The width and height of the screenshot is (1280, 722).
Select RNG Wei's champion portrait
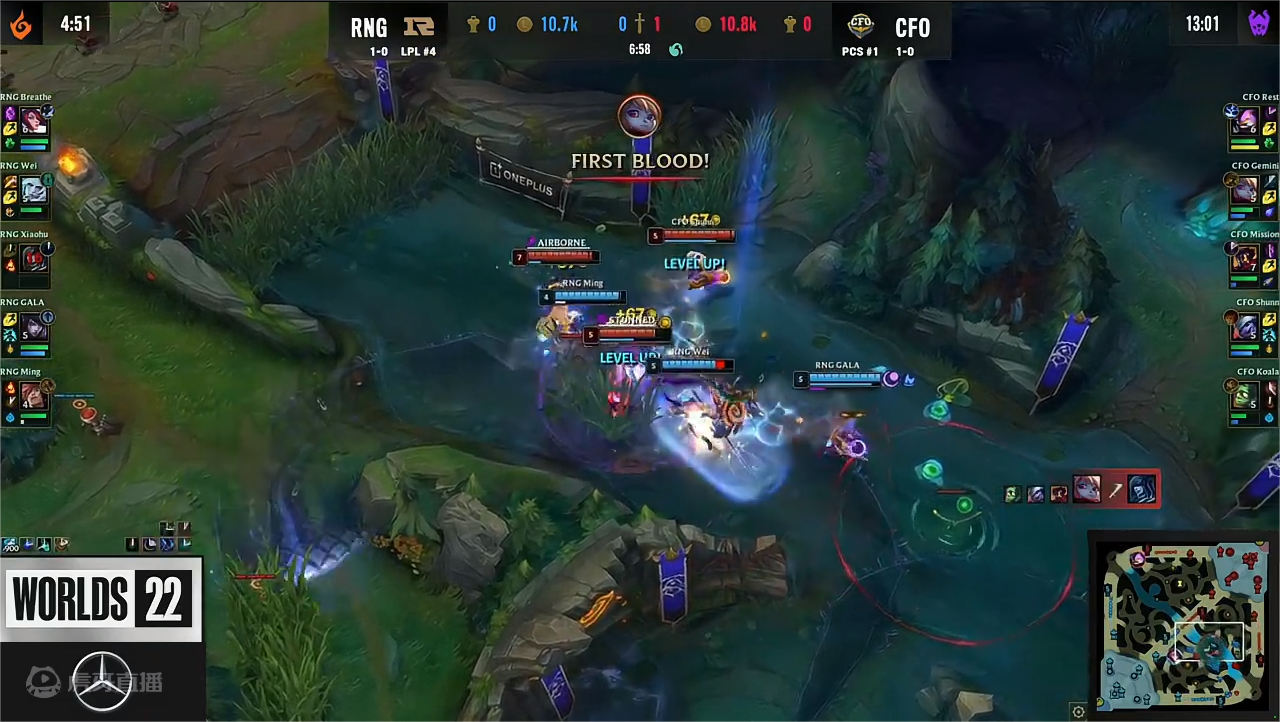(x=34, y=189)
